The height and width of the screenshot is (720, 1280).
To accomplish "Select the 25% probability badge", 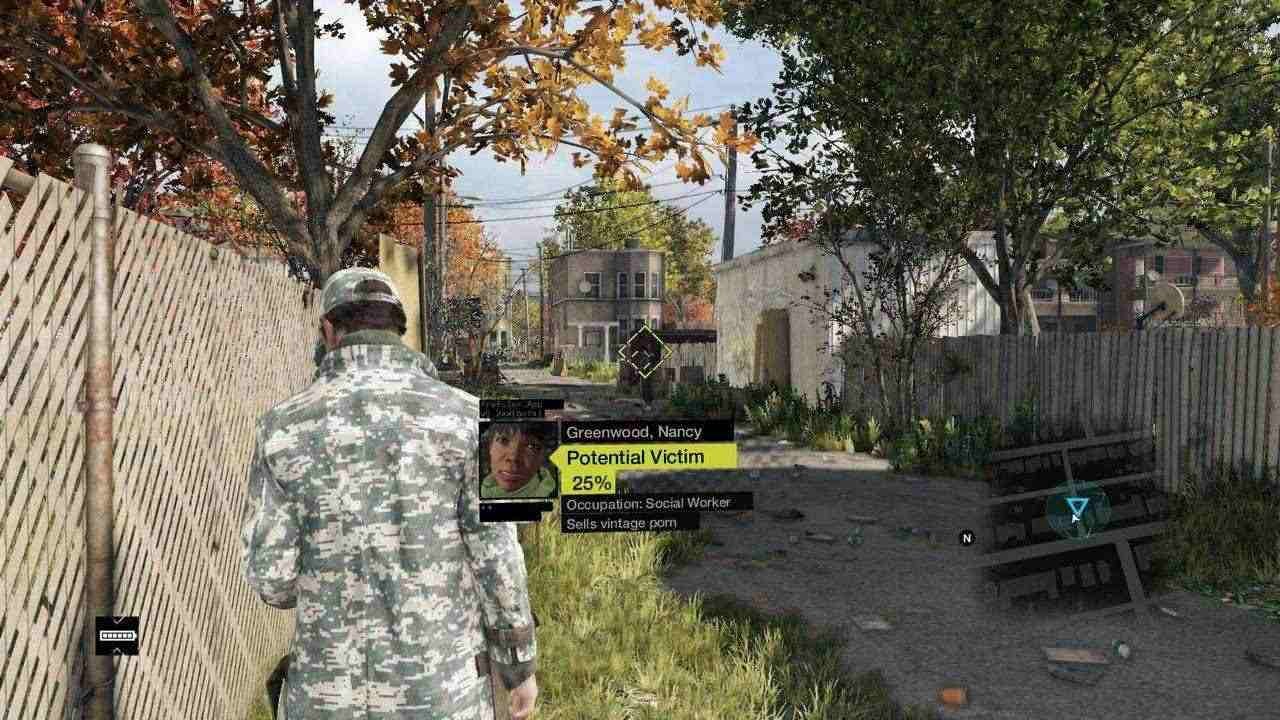I will (590, 481).
